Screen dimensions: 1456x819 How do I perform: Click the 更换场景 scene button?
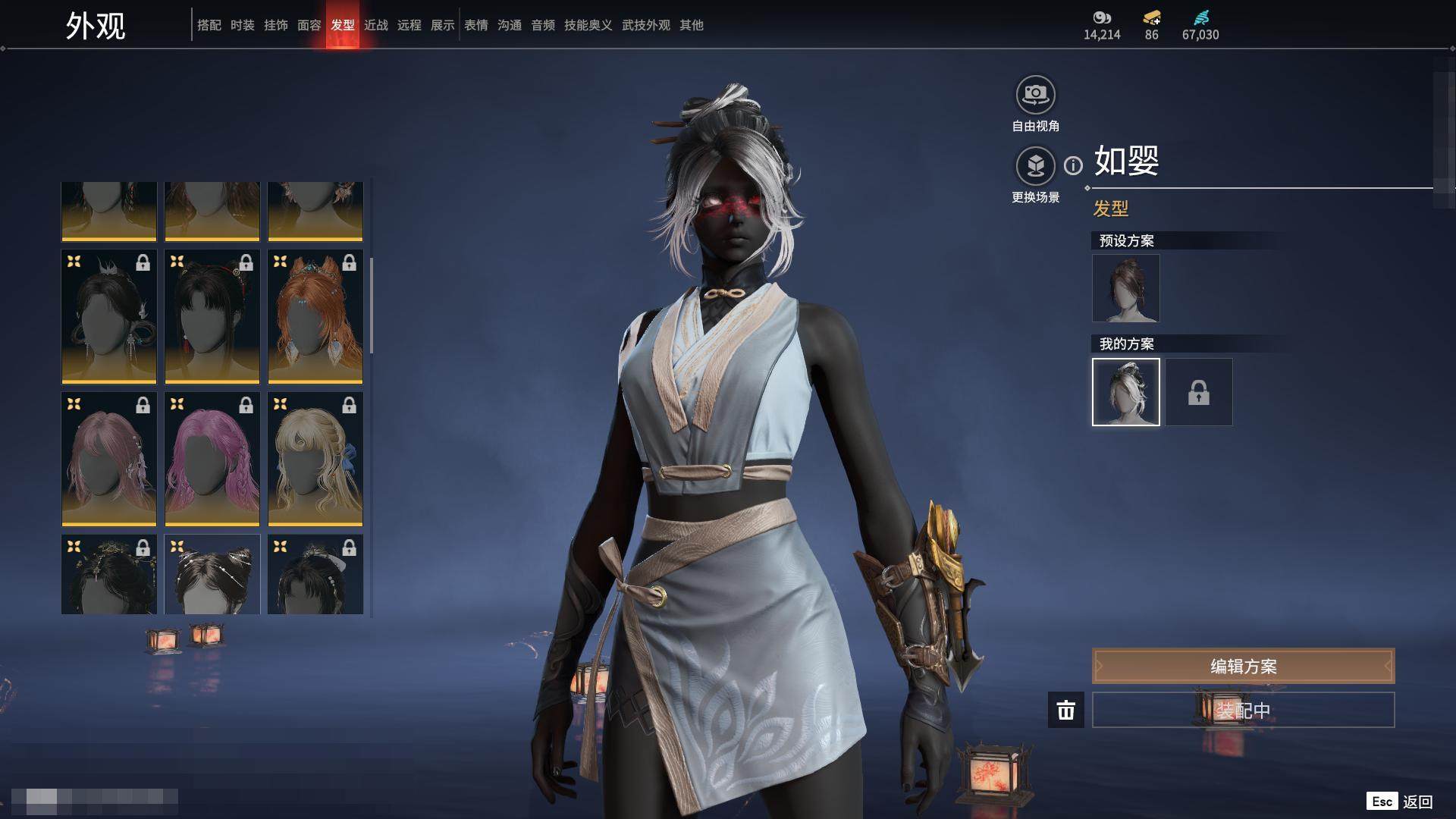click(x=1035, y=166)
